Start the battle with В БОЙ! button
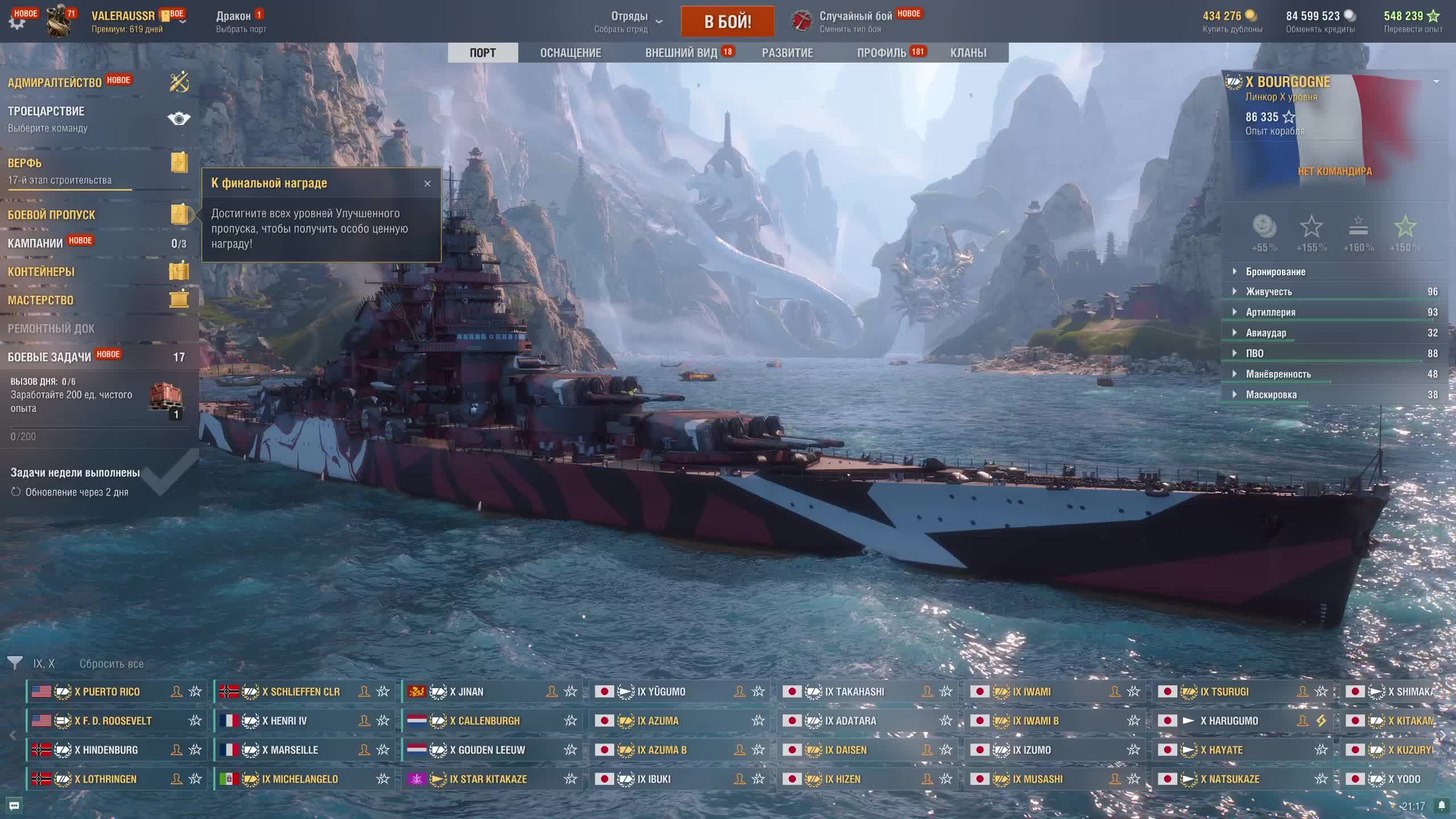 727,22
